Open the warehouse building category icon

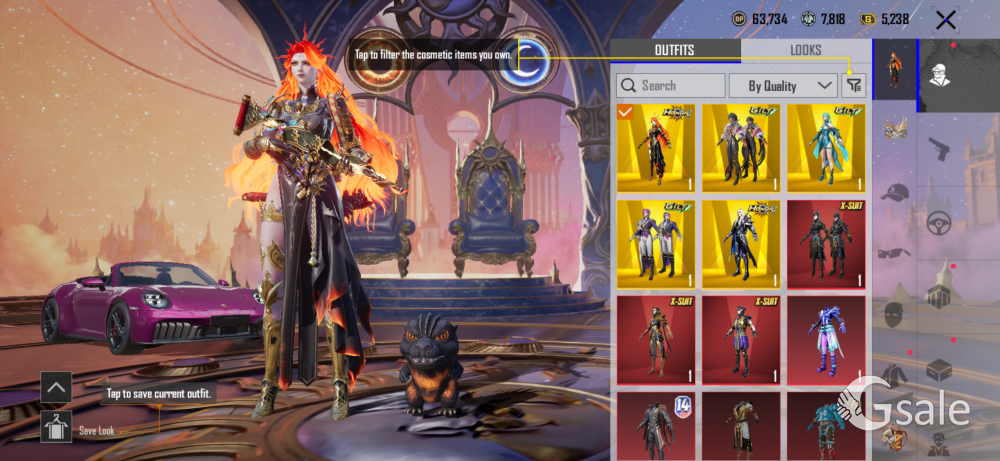click(938, 296)
